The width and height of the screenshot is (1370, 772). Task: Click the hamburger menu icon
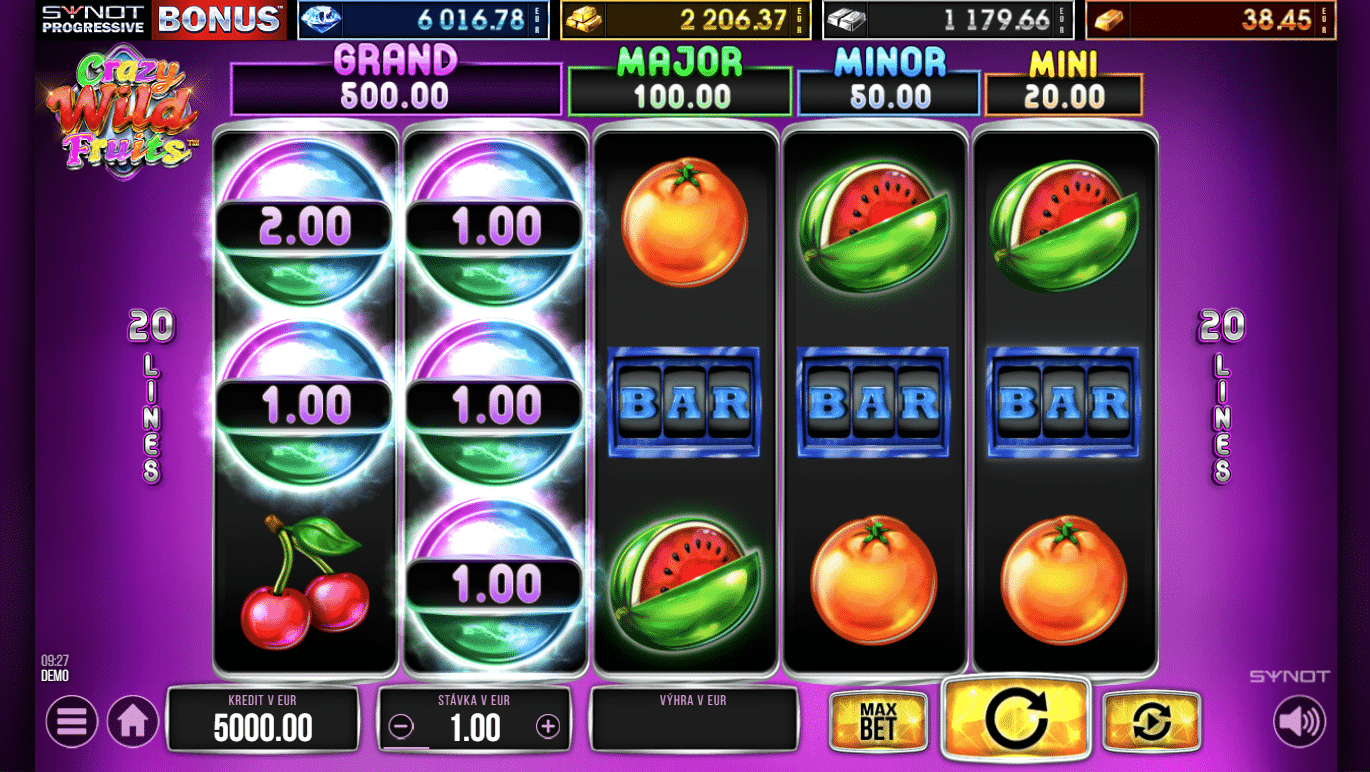[71, 721]
